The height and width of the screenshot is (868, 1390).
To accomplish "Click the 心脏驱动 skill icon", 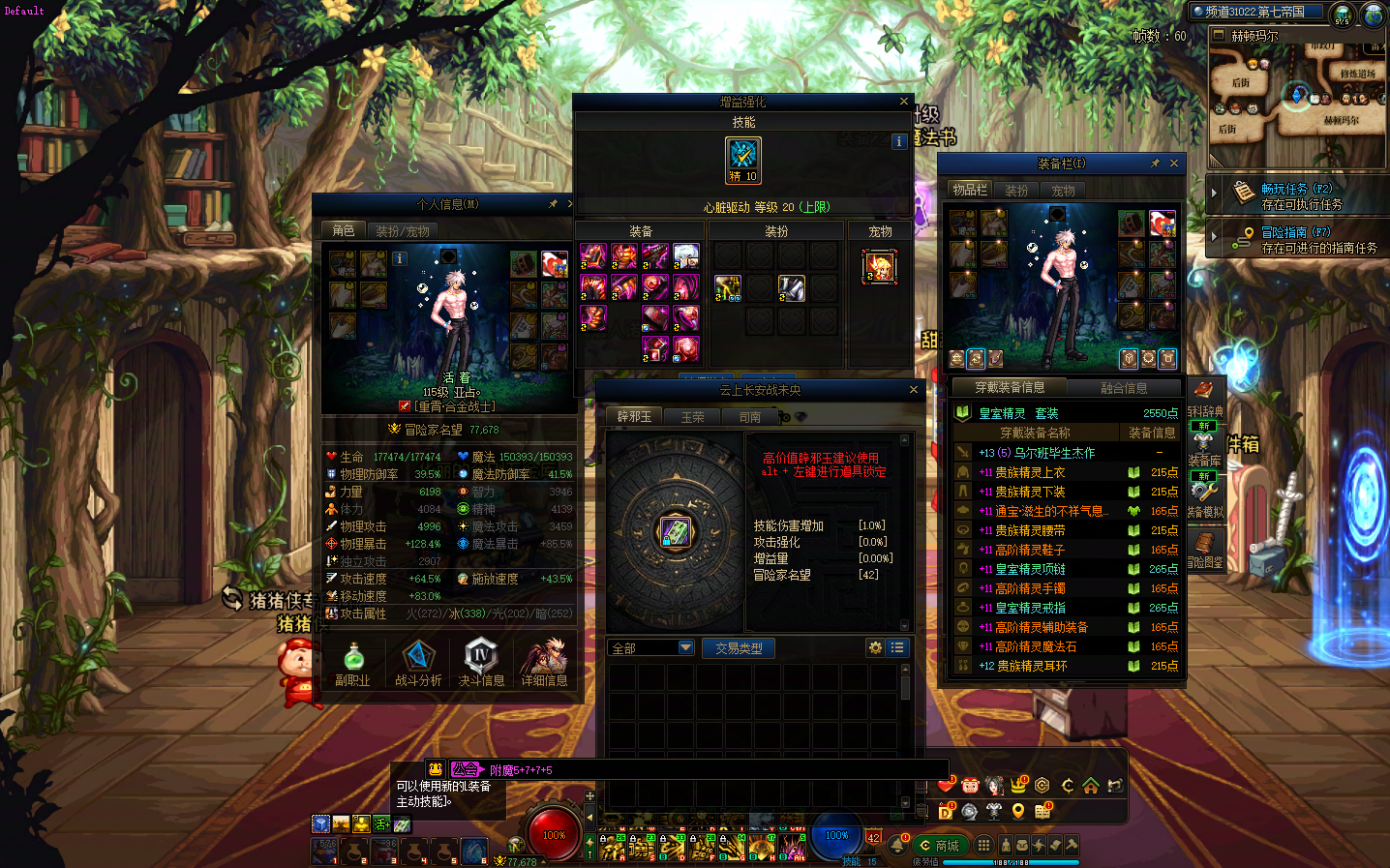I will (743, 160).
